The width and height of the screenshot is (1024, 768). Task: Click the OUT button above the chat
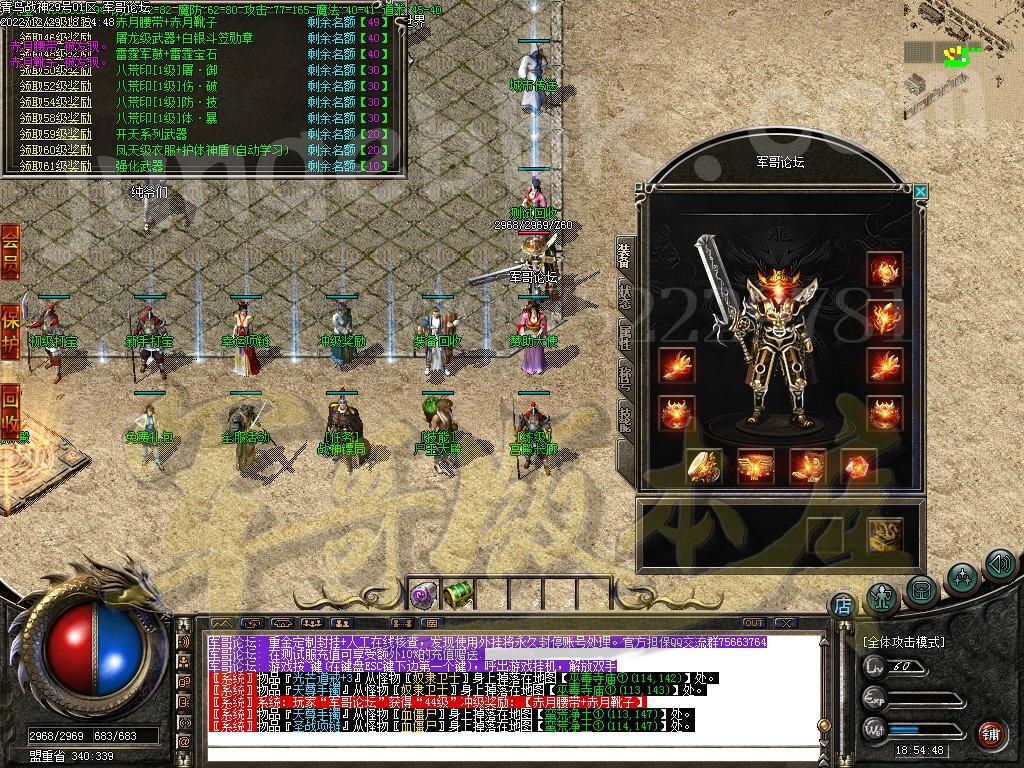[753, 623]
